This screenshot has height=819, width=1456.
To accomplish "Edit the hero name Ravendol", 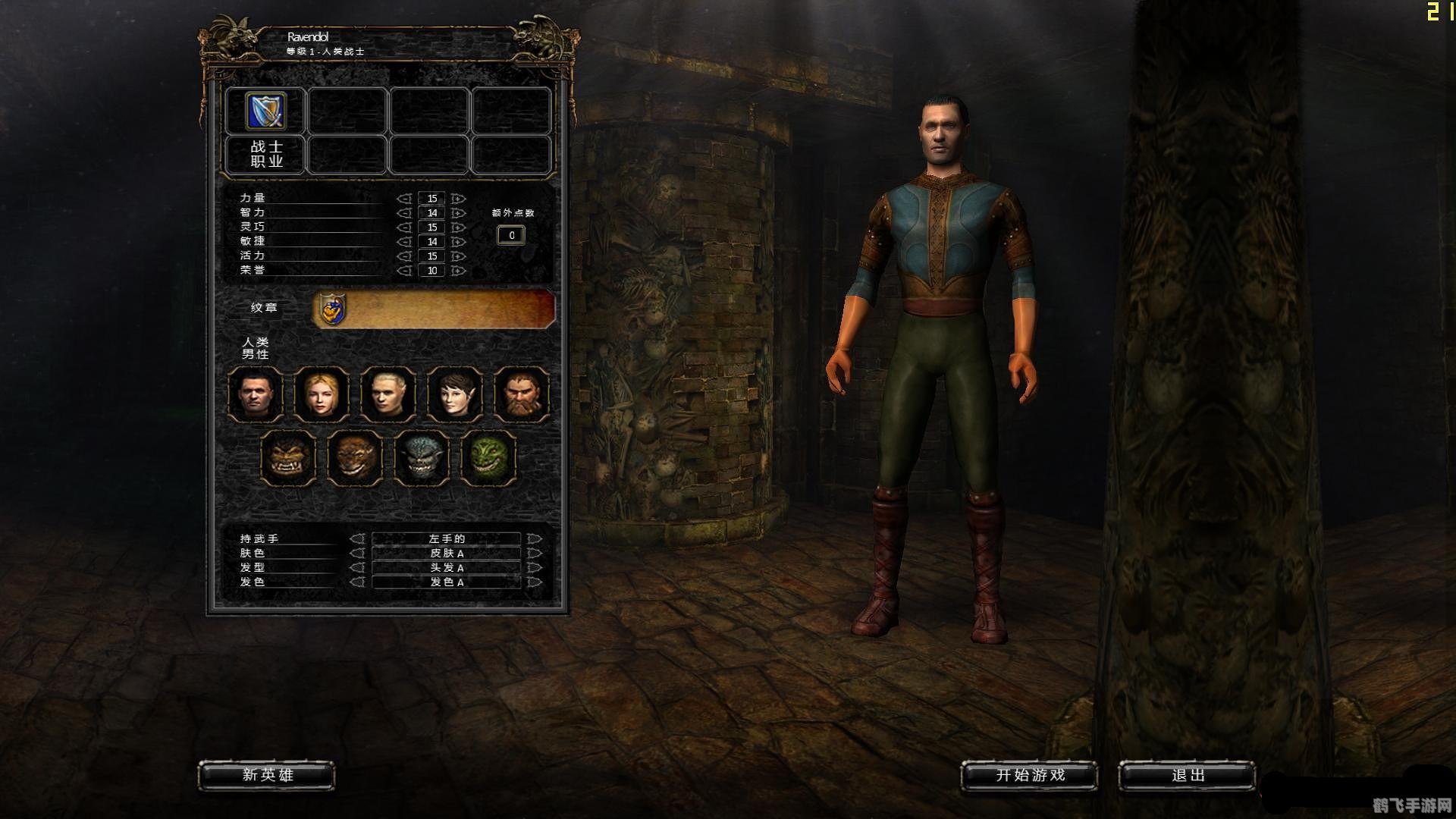I will click(x=308, y=36).
